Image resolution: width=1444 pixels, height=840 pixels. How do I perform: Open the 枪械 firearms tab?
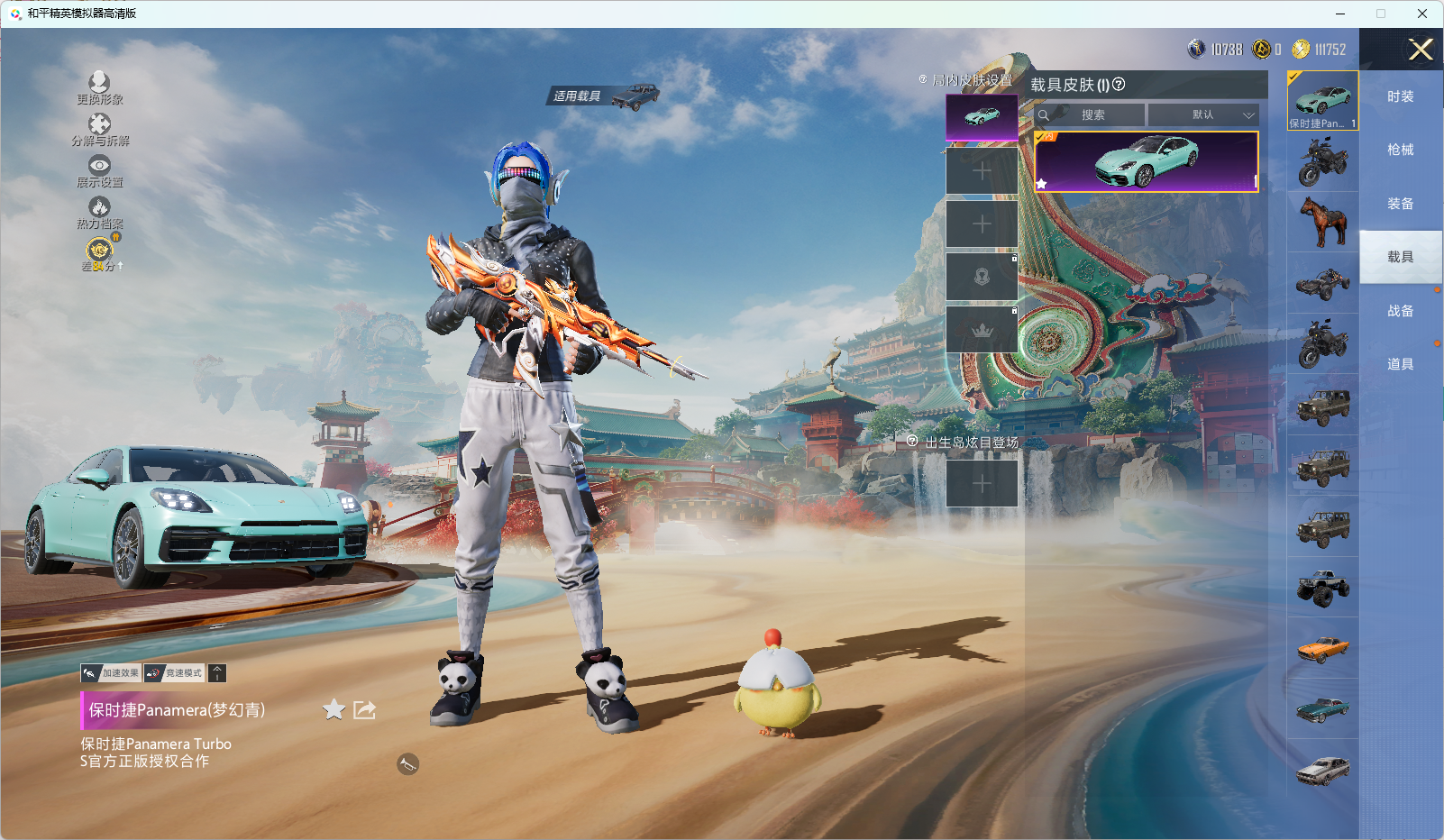[x=1400, y=150]
